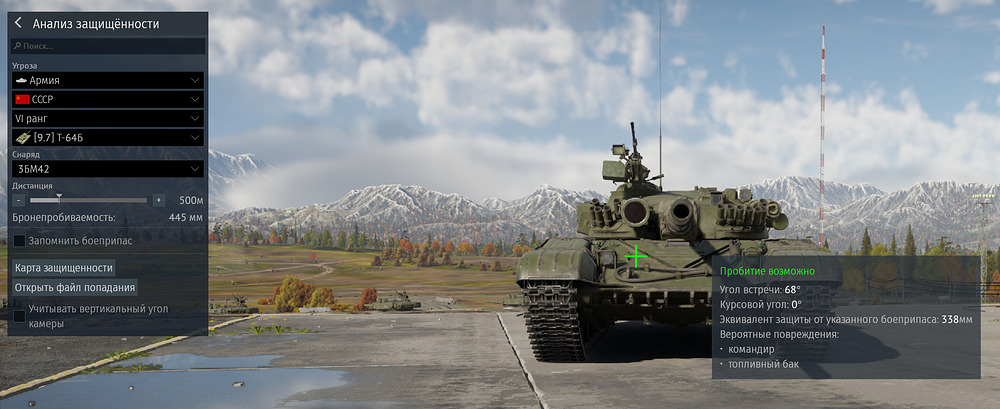Open the Армия threat type dropdown

click(x=108, y=80)
